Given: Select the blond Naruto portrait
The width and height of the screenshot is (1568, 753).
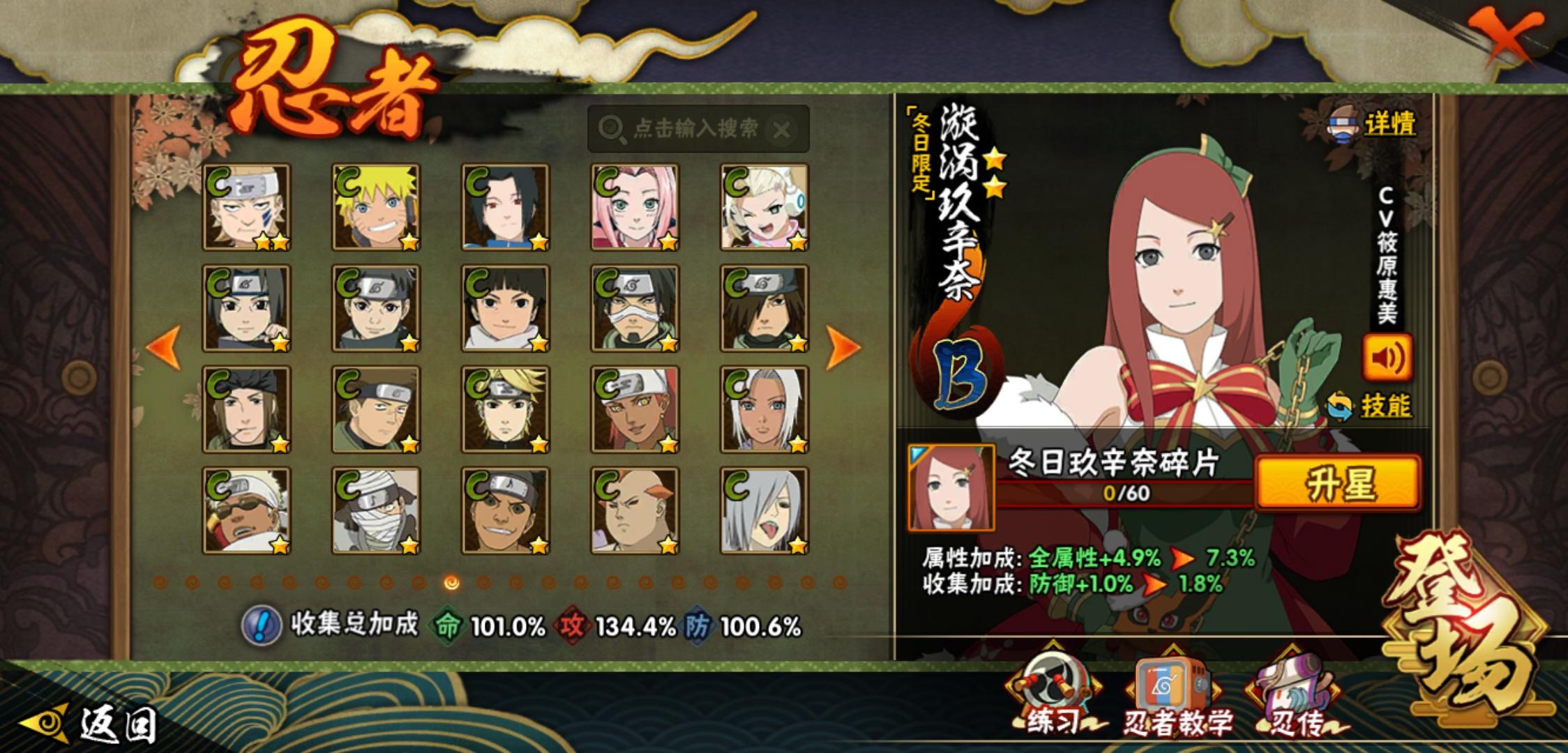Looking at the screenshot, I should pyautogui.click(x=376, y=207).
